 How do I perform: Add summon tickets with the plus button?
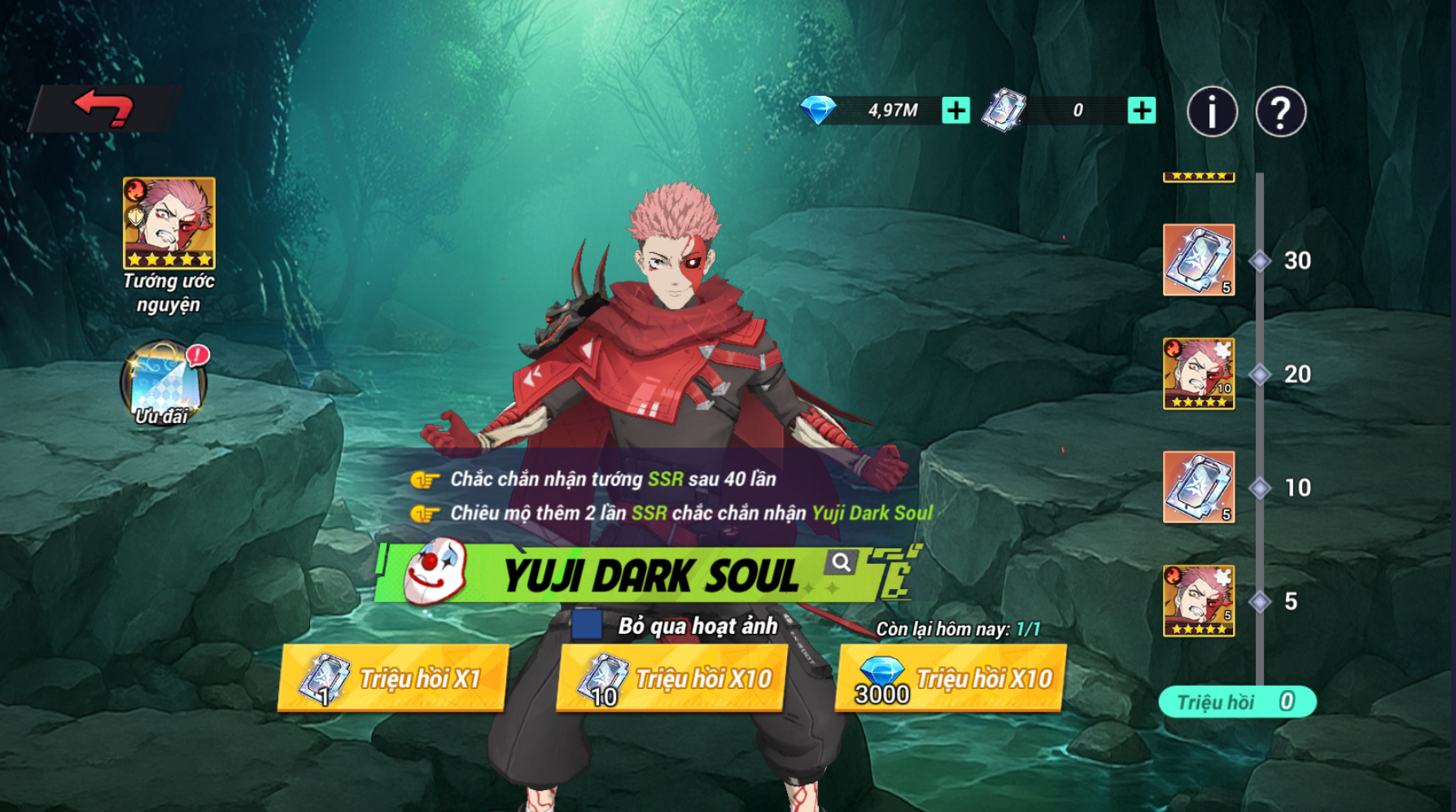coord(1141,110)
